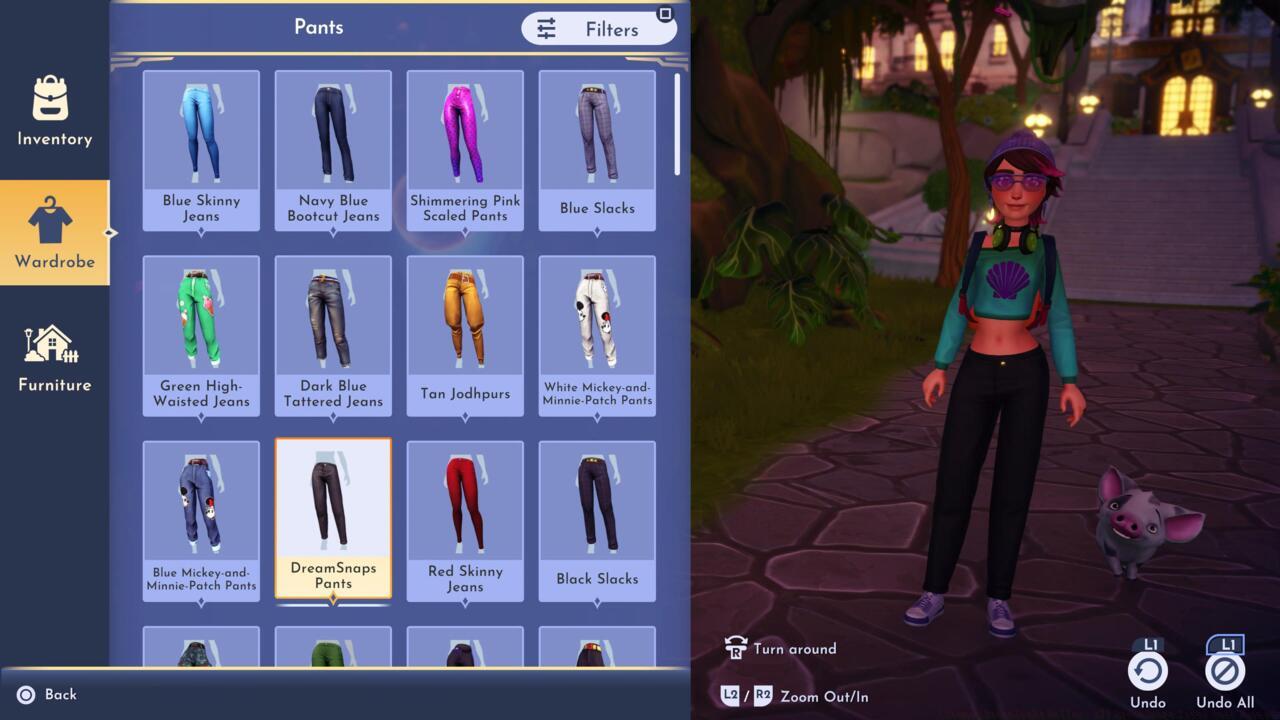Click the Turn around rotate icon
This screenshot has height=720, width=1280.
[x=739, y=648]
